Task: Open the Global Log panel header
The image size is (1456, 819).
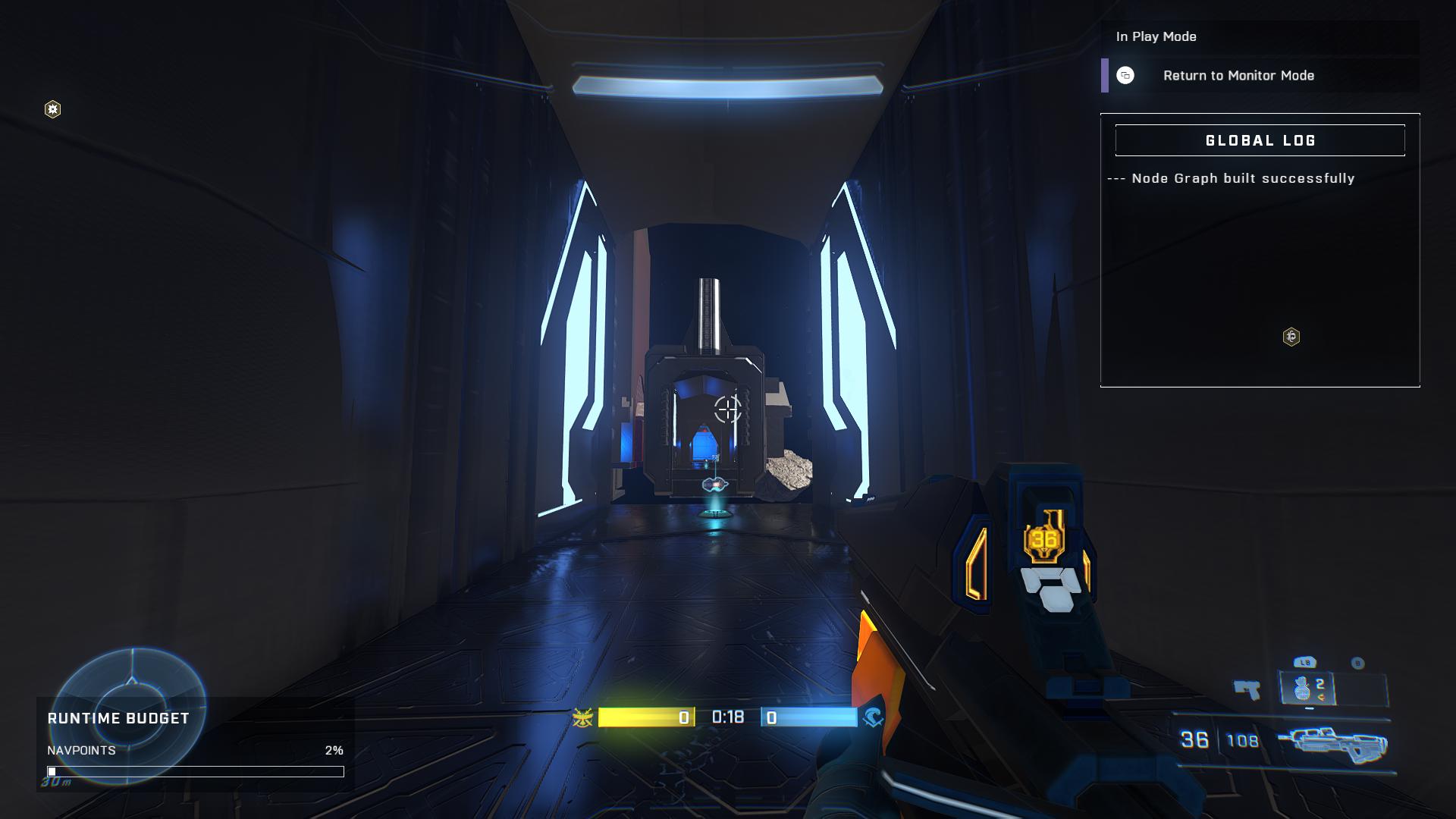Action: pos(1260,141)
